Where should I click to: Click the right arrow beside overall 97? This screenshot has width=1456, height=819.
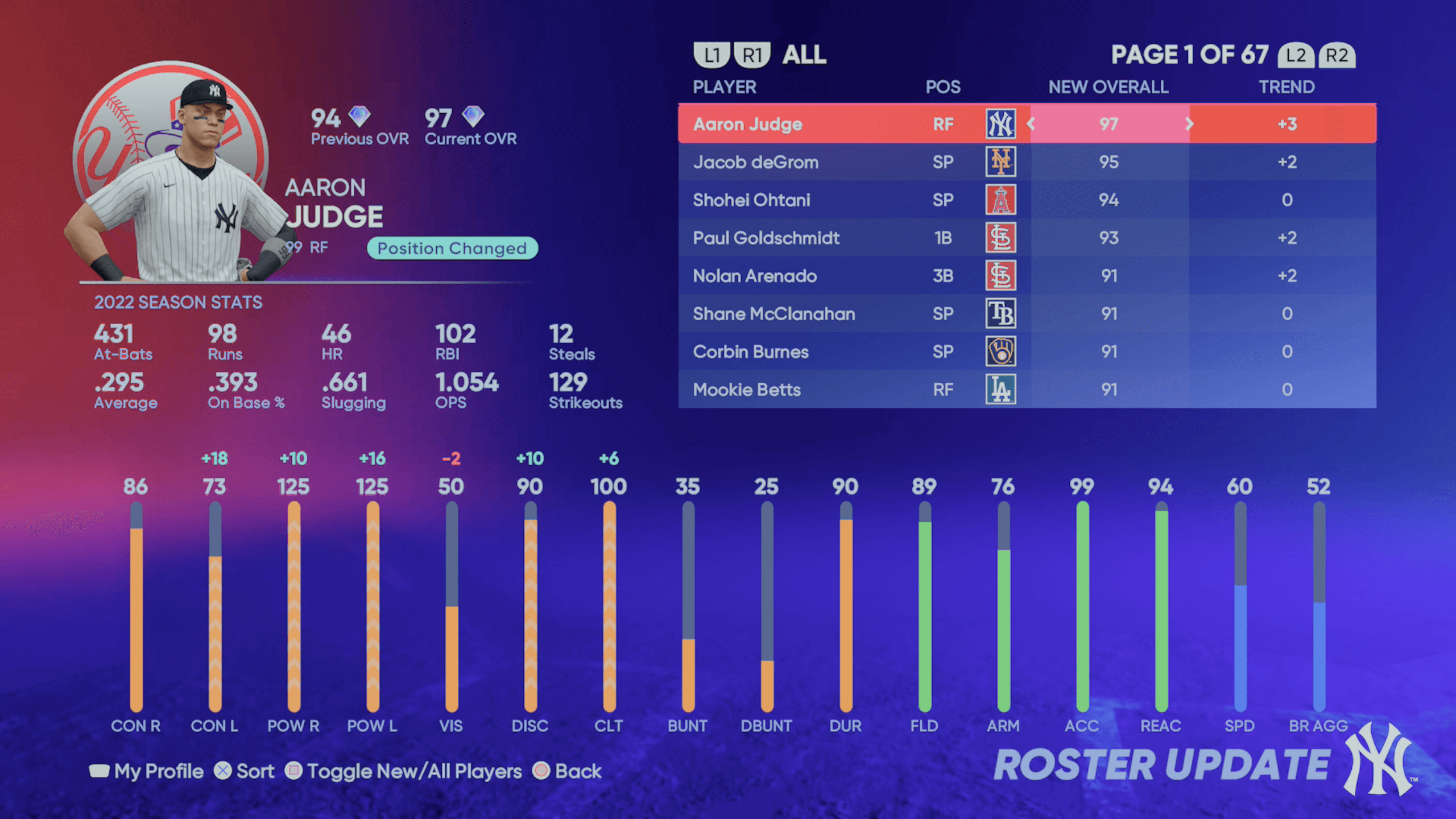click(x=1189, y=124)
